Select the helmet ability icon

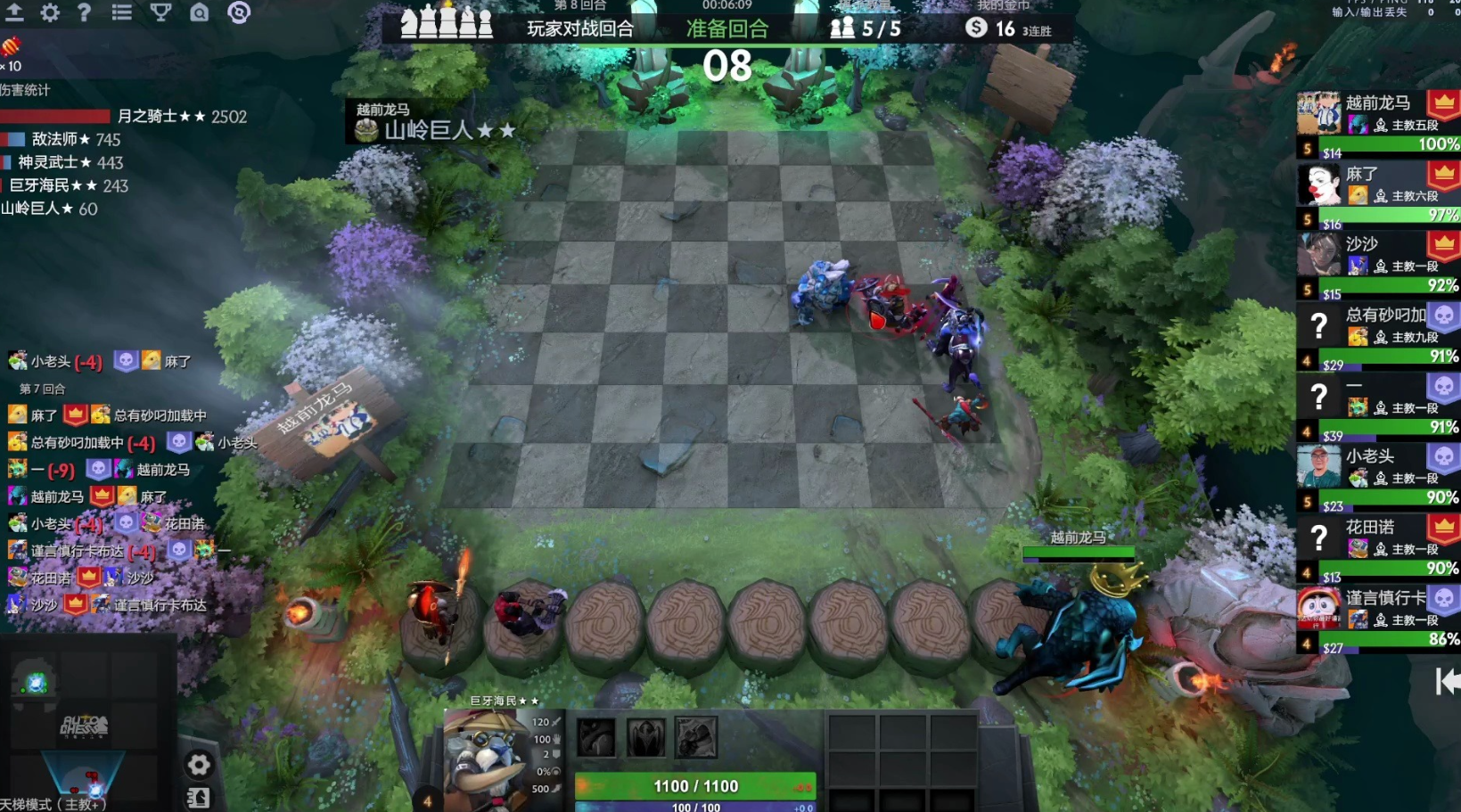click(645, 738)
